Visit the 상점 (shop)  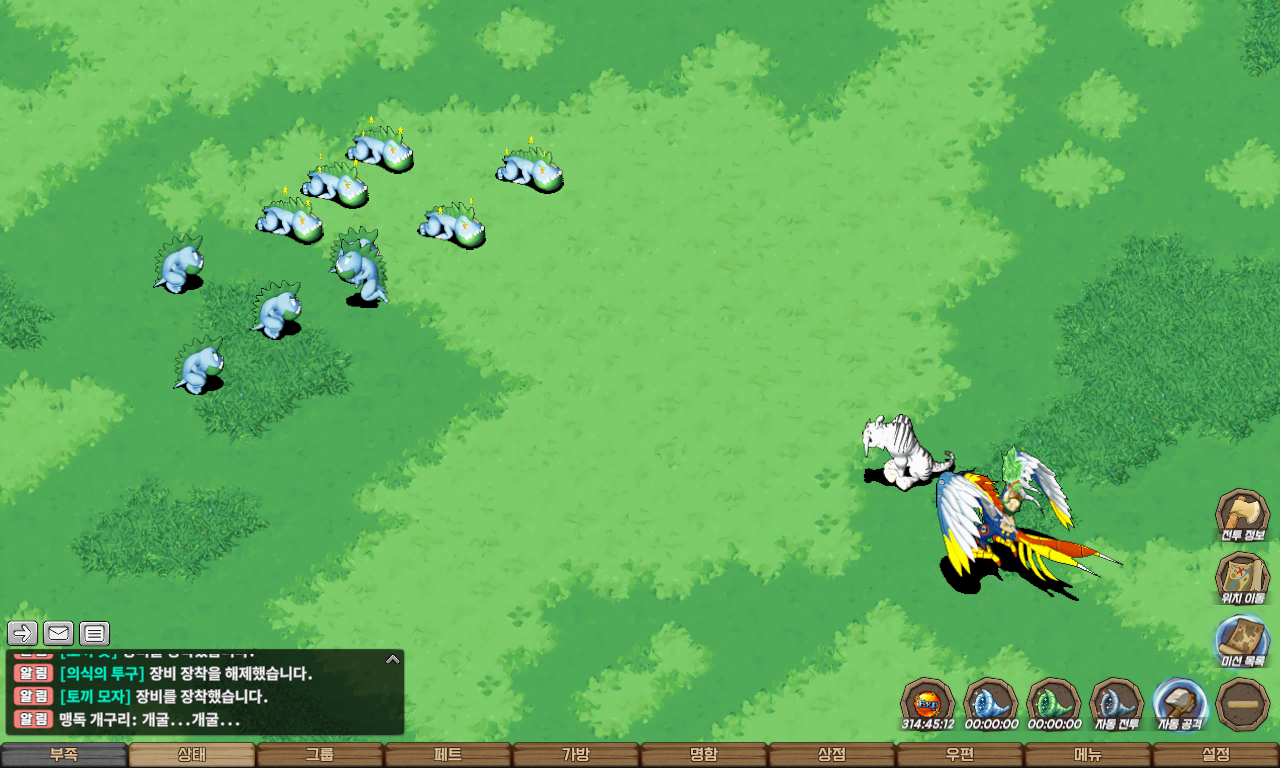point(832,755)
